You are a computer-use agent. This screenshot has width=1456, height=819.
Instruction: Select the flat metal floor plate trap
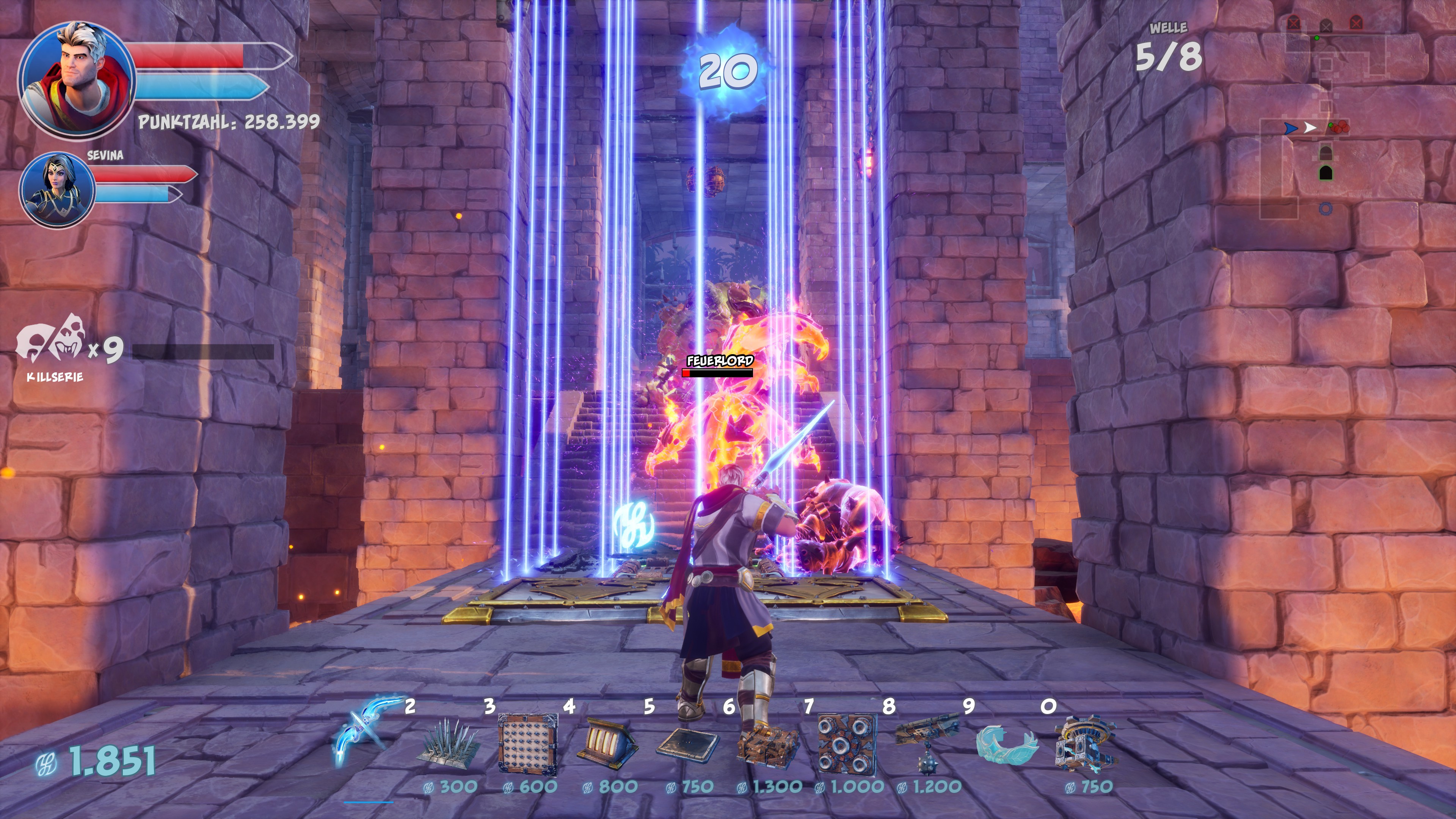[687, 743]
